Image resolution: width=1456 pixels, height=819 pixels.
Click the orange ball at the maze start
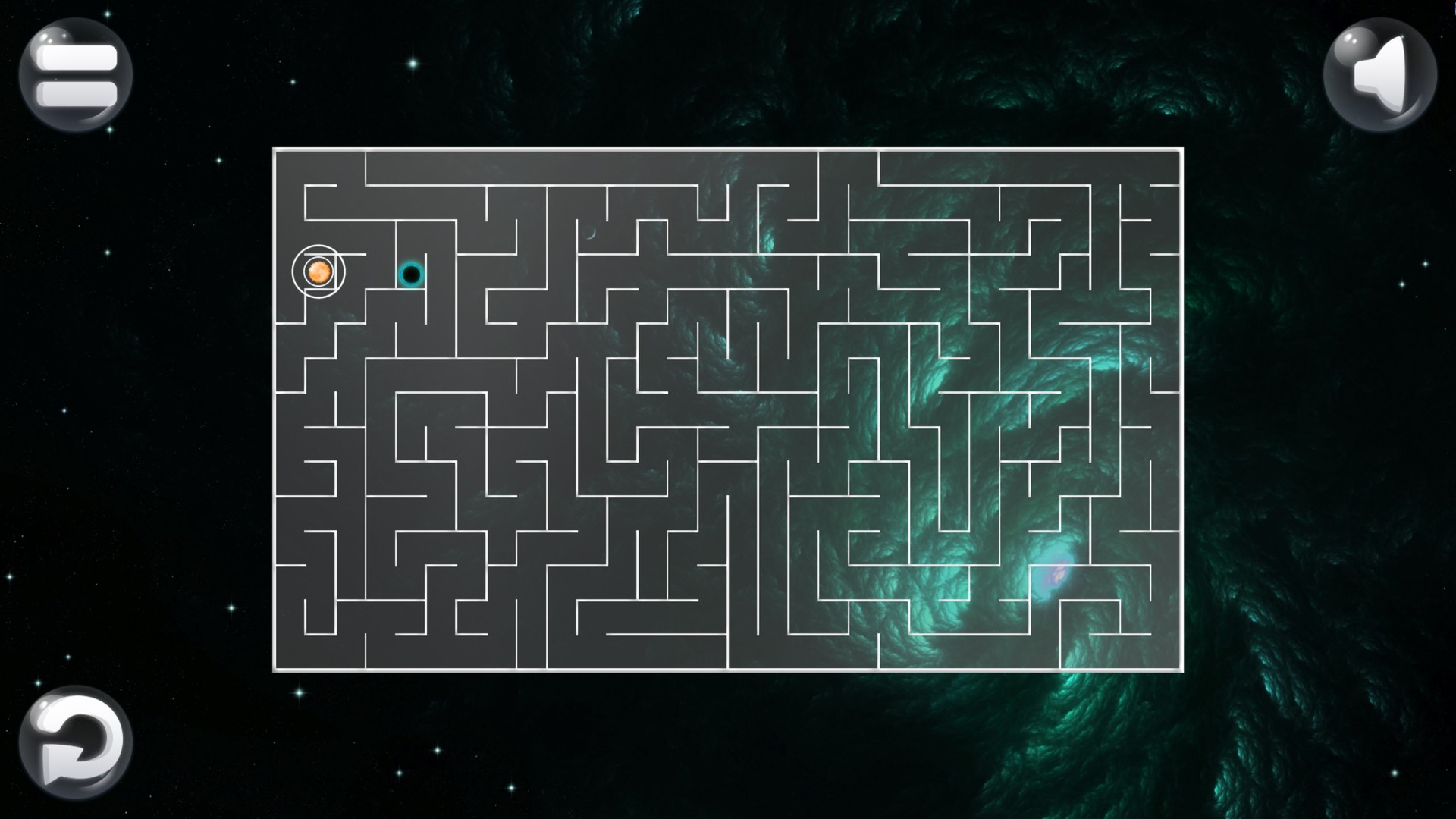click(x=318, y=271)
